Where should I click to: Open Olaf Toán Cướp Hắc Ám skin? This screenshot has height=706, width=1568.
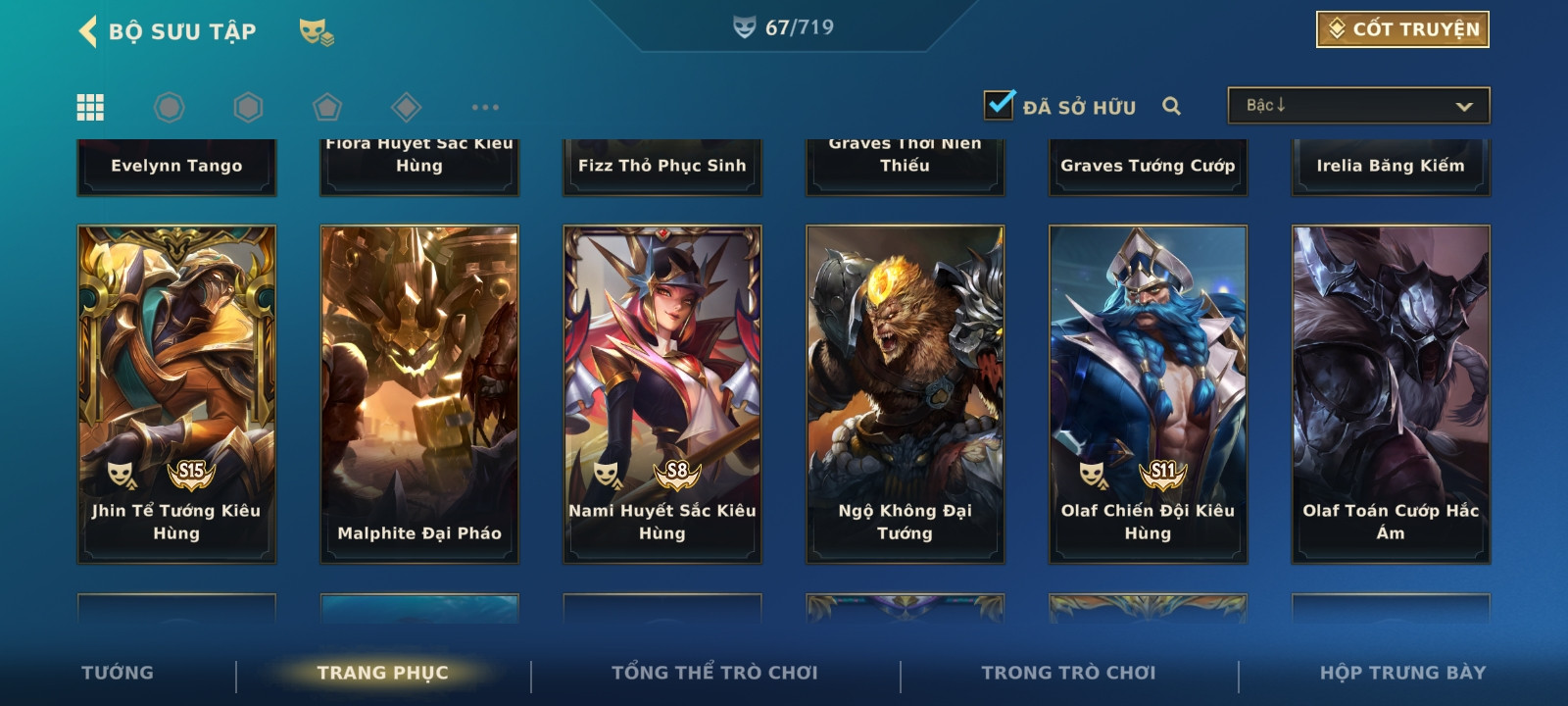click(1391, 394)
